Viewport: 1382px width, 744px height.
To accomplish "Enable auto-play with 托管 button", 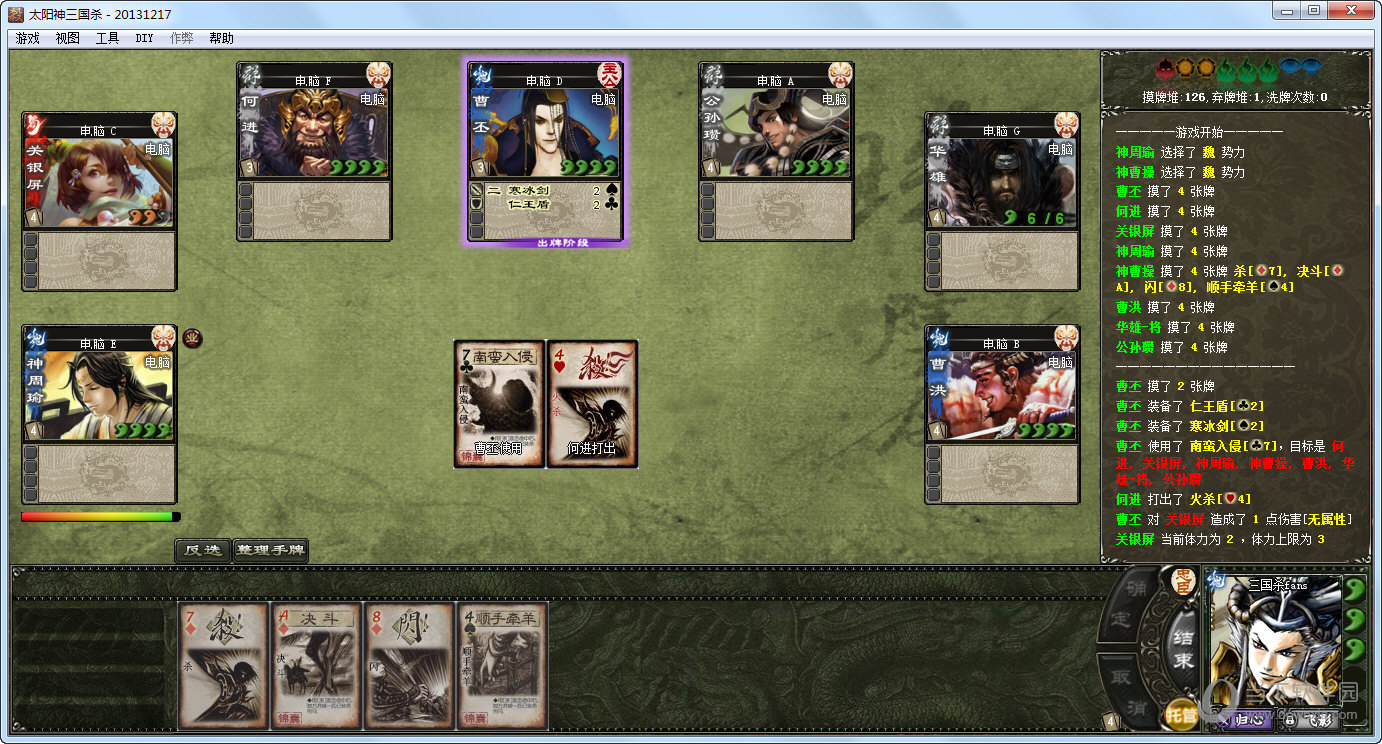I will 1181,715.
